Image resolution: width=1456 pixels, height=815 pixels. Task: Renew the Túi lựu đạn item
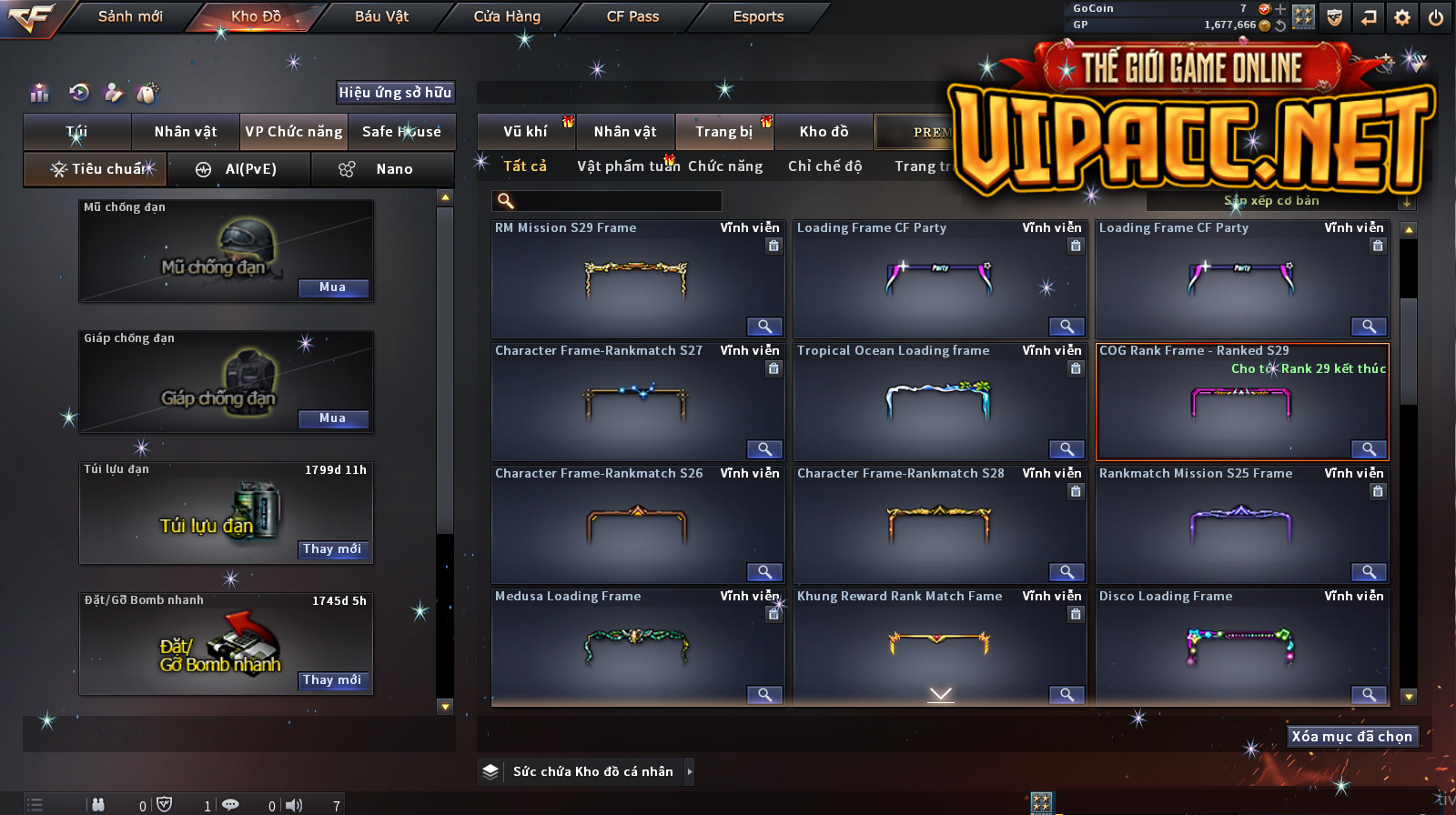(332, 549)
